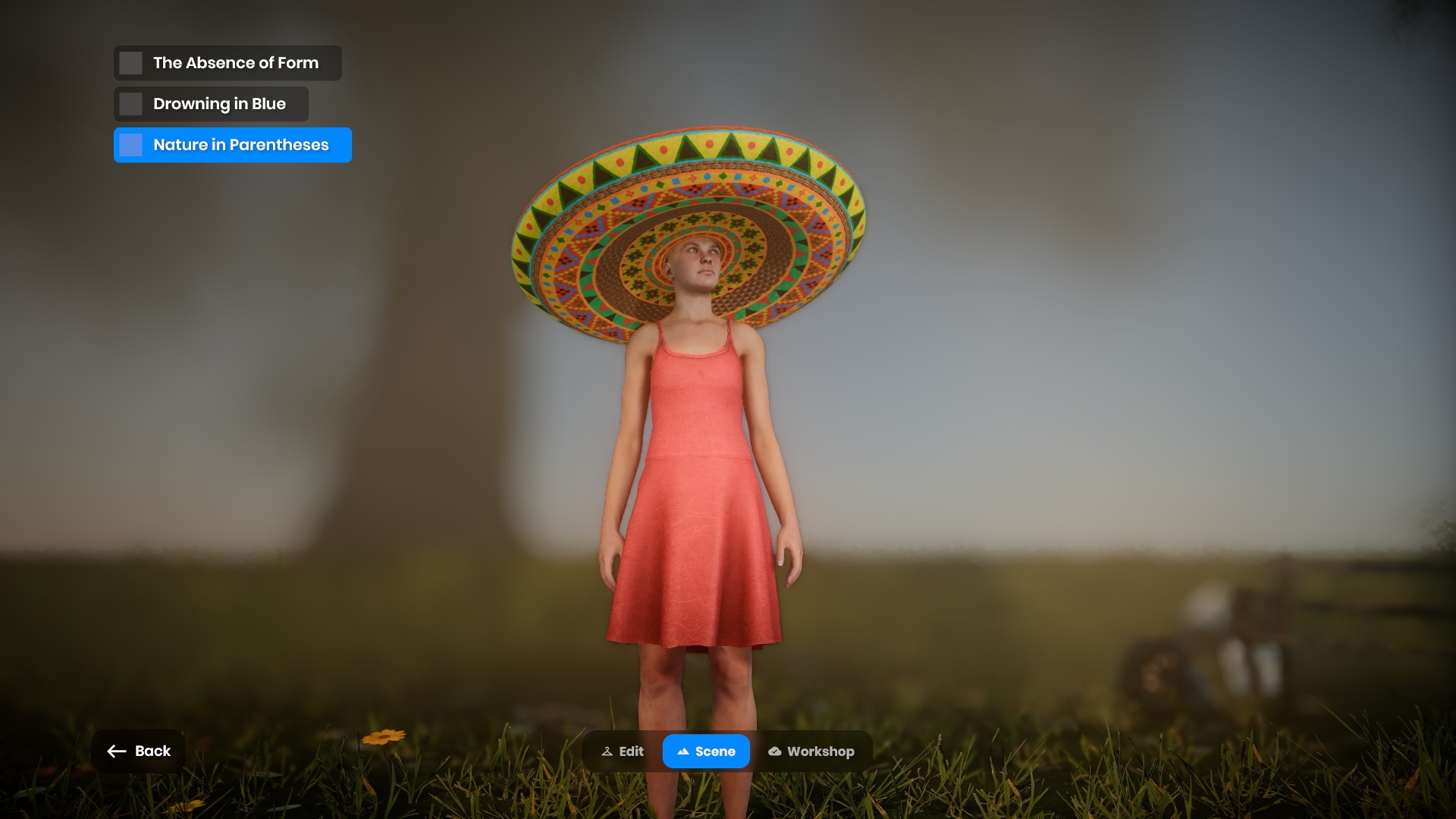The image size is (1456, 819).
Task: Switch to the Edit tab
Action: click(x=623, y=752)
